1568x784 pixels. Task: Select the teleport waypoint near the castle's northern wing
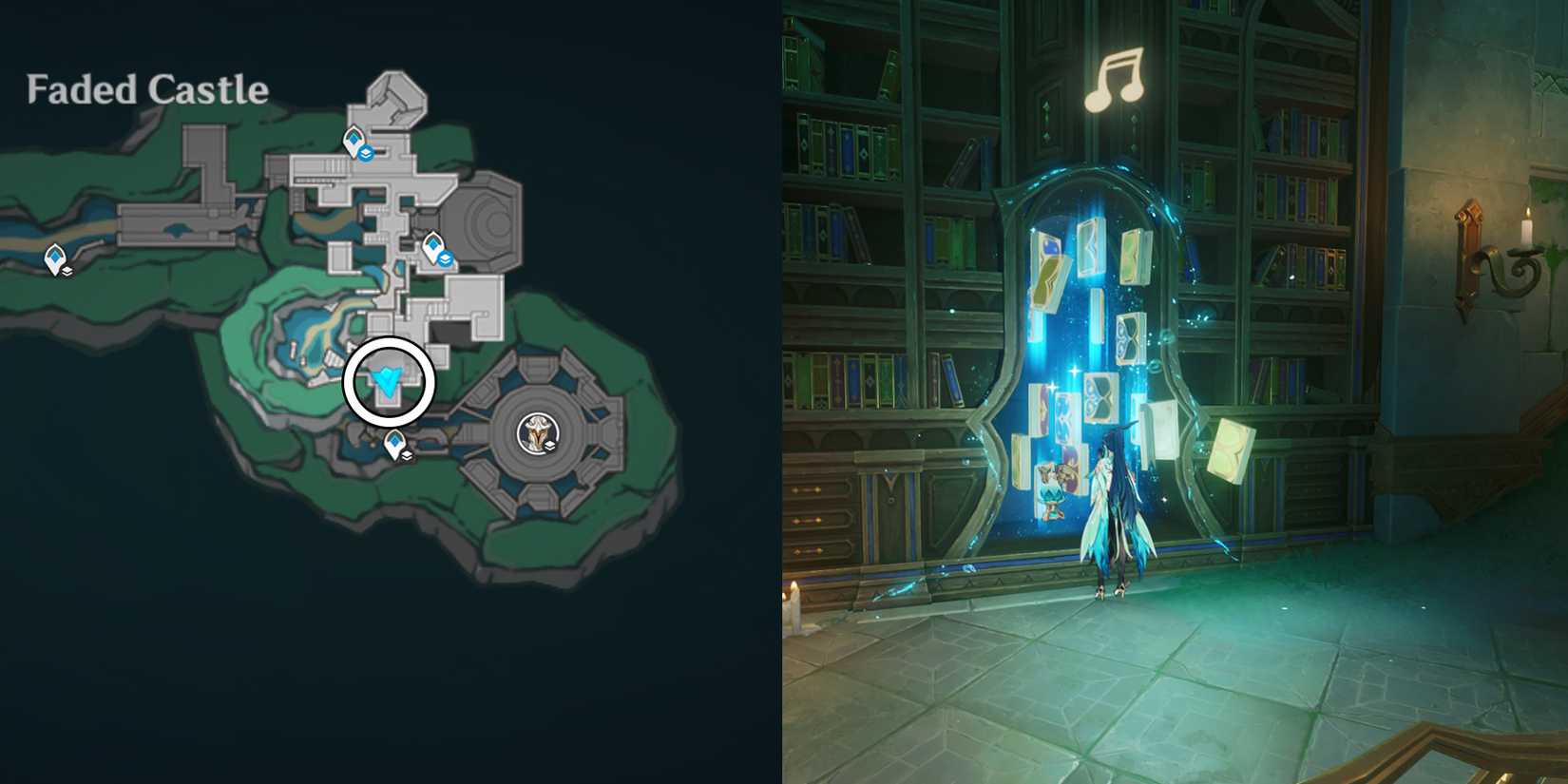354,139
